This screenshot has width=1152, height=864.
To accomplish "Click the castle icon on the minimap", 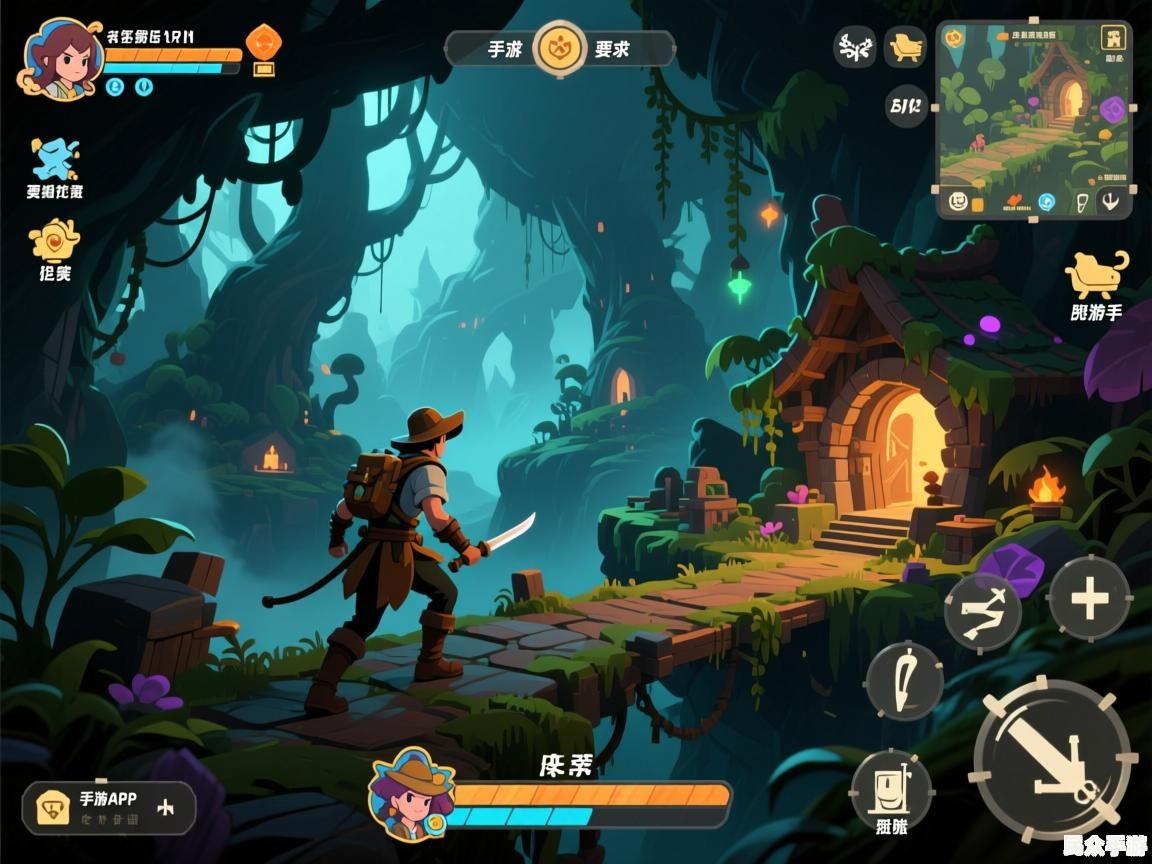I will (1113, 39).
